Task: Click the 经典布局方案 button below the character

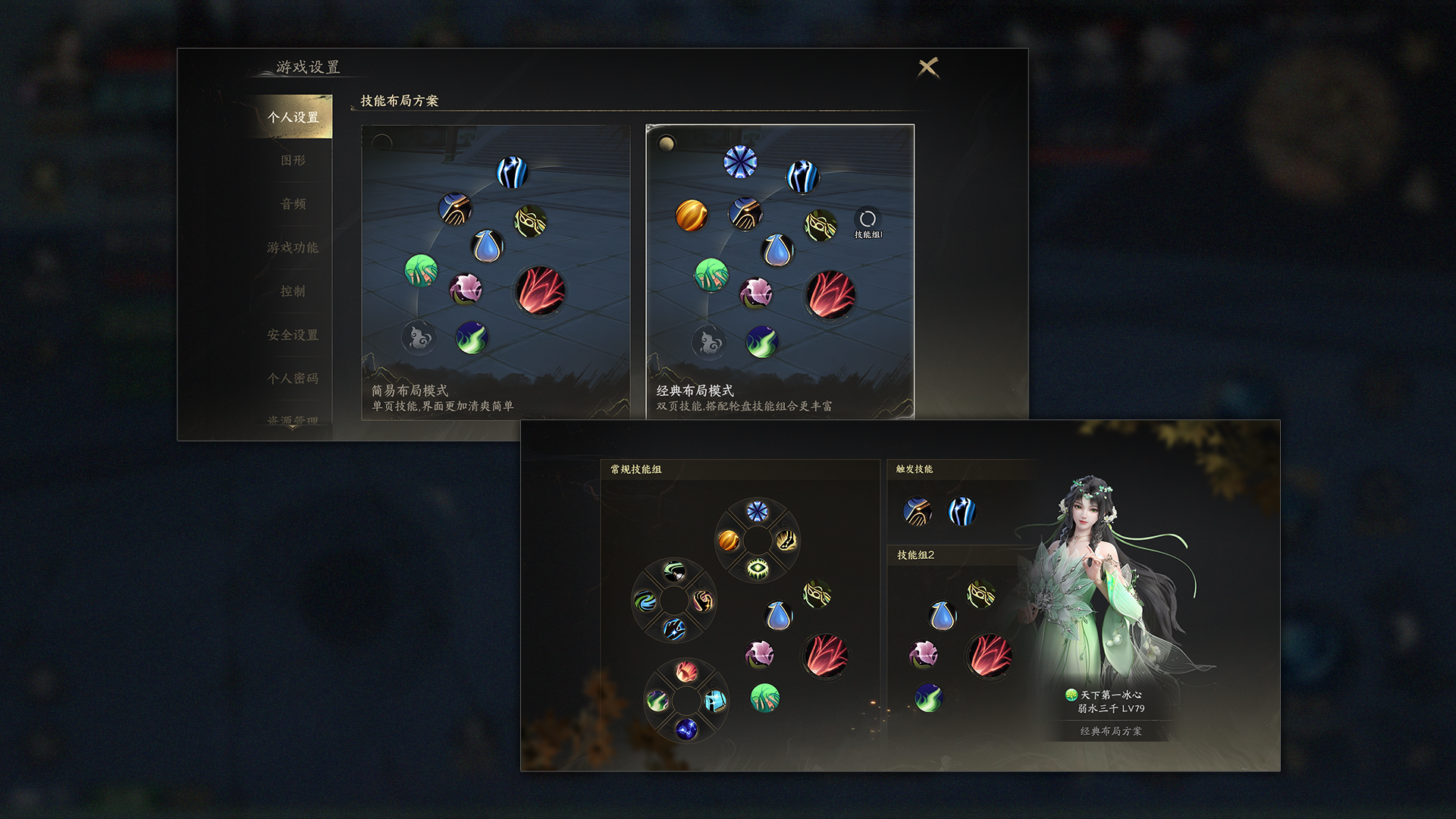Action: click(1112, 732)
